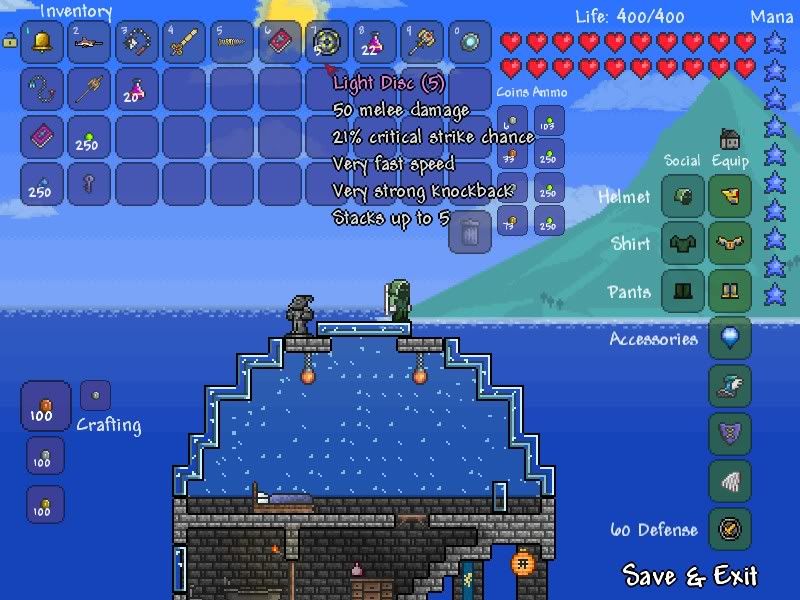Toggle the housing menu house icon
The width and height of the screenshot is (800, 600).
tap(730, 139)
